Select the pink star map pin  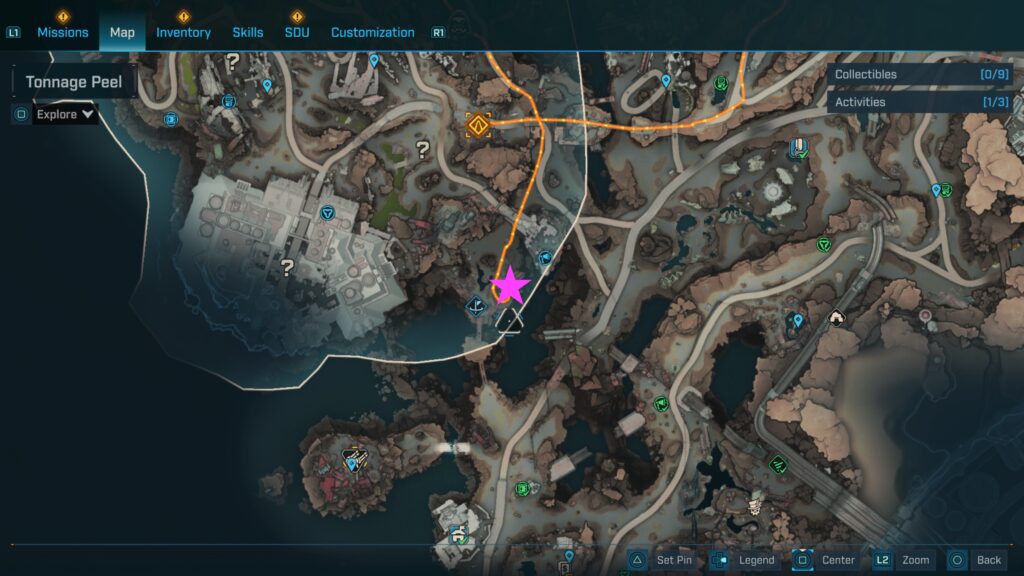[510, 286]
